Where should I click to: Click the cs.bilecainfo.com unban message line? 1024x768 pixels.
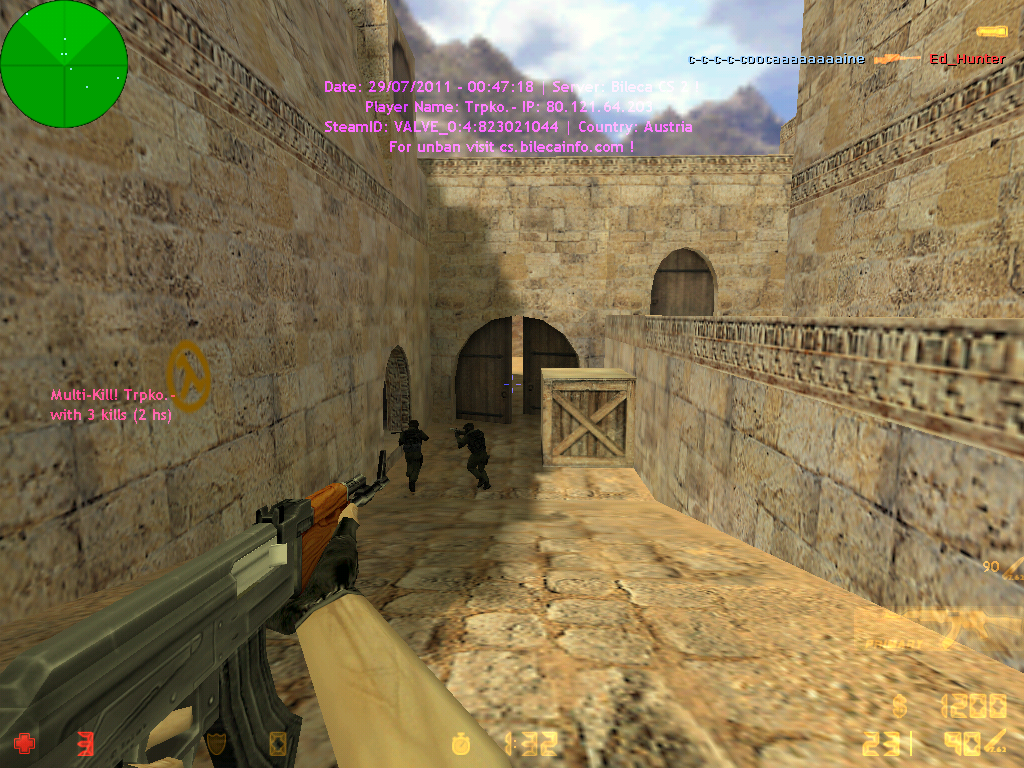(510, 147)
